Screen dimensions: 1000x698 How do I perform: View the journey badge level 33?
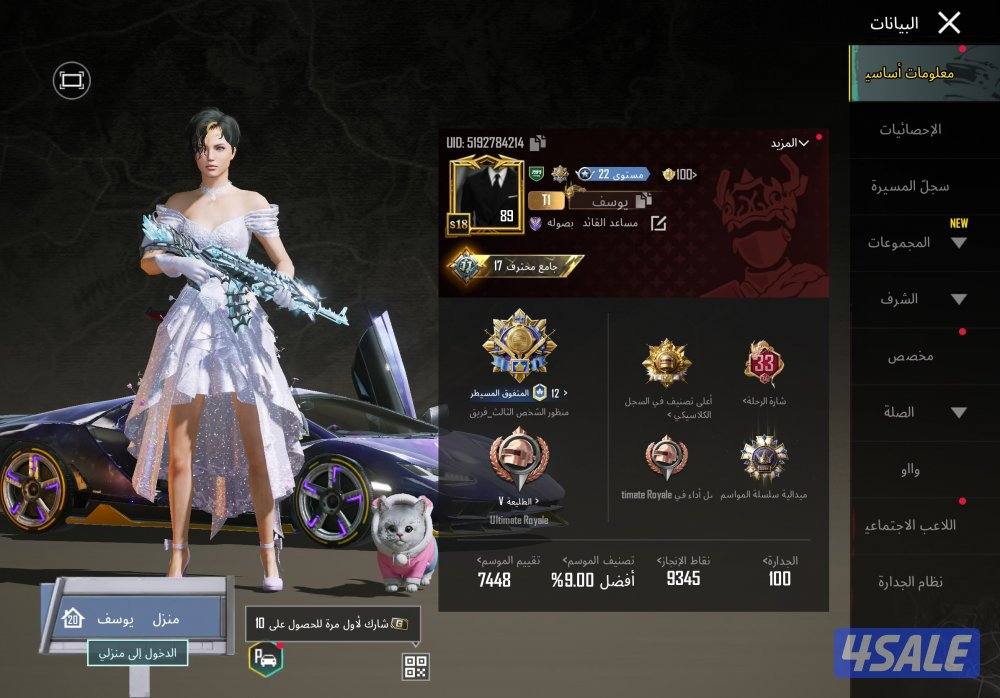tap(764, 364)
